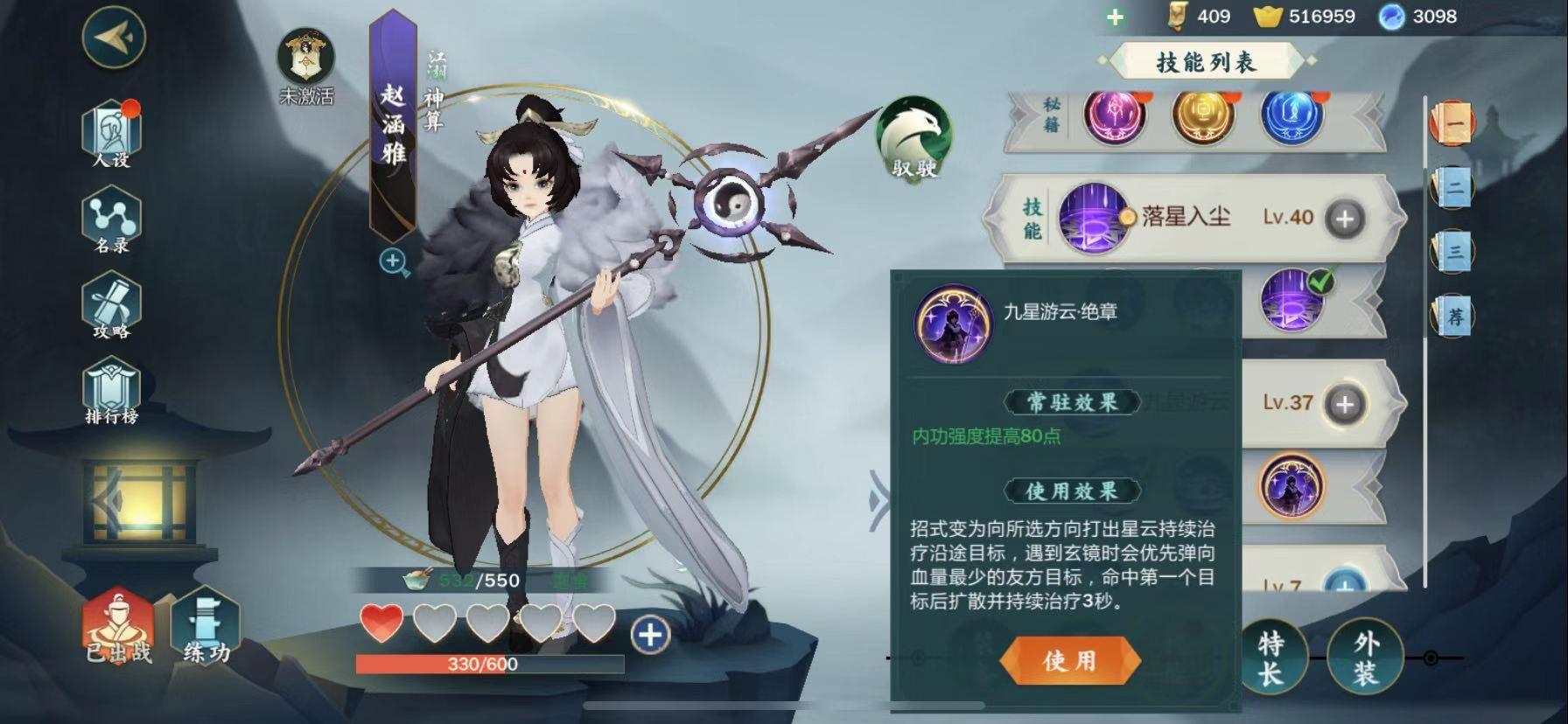Add currency with the green plus icon

(x=1115, y=17)
